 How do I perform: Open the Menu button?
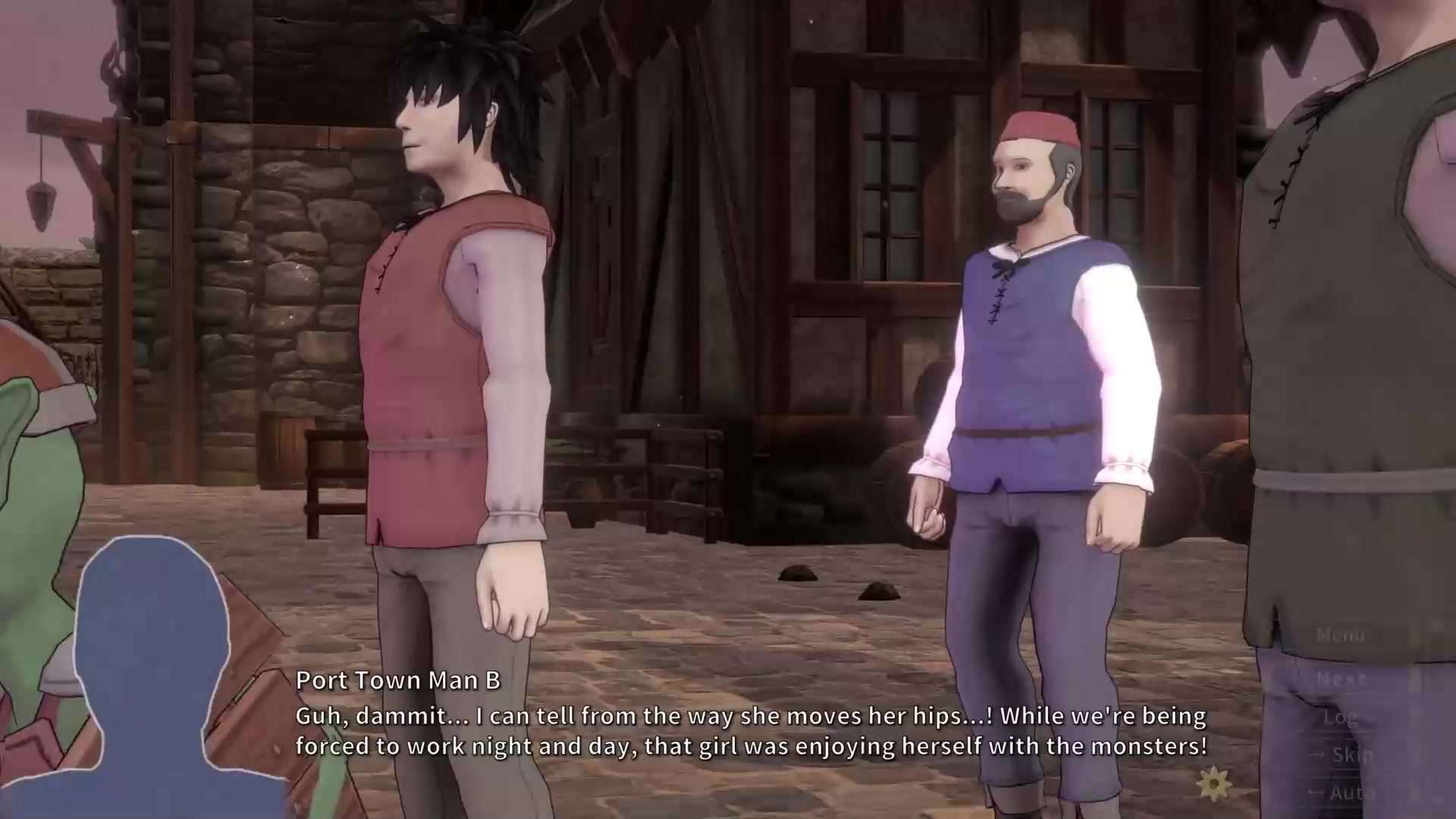coord(1340,635)
